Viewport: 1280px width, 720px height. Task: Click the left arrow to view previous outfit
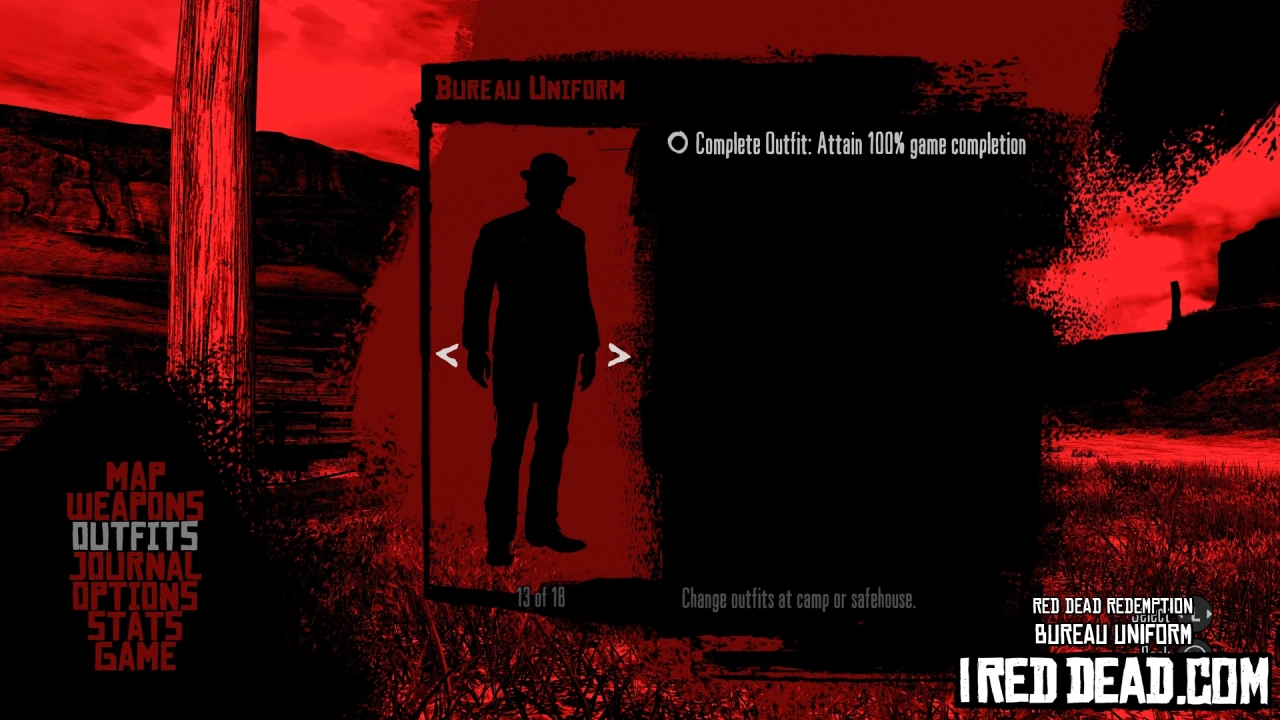tap(447, 355)
